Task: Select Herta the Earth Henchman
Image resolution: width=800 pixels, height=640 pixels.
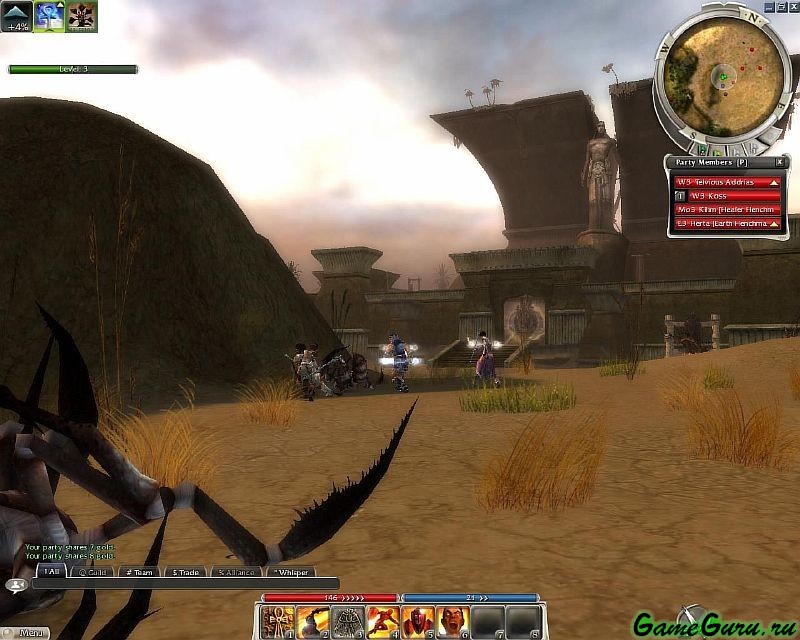Action: (727, 224)
